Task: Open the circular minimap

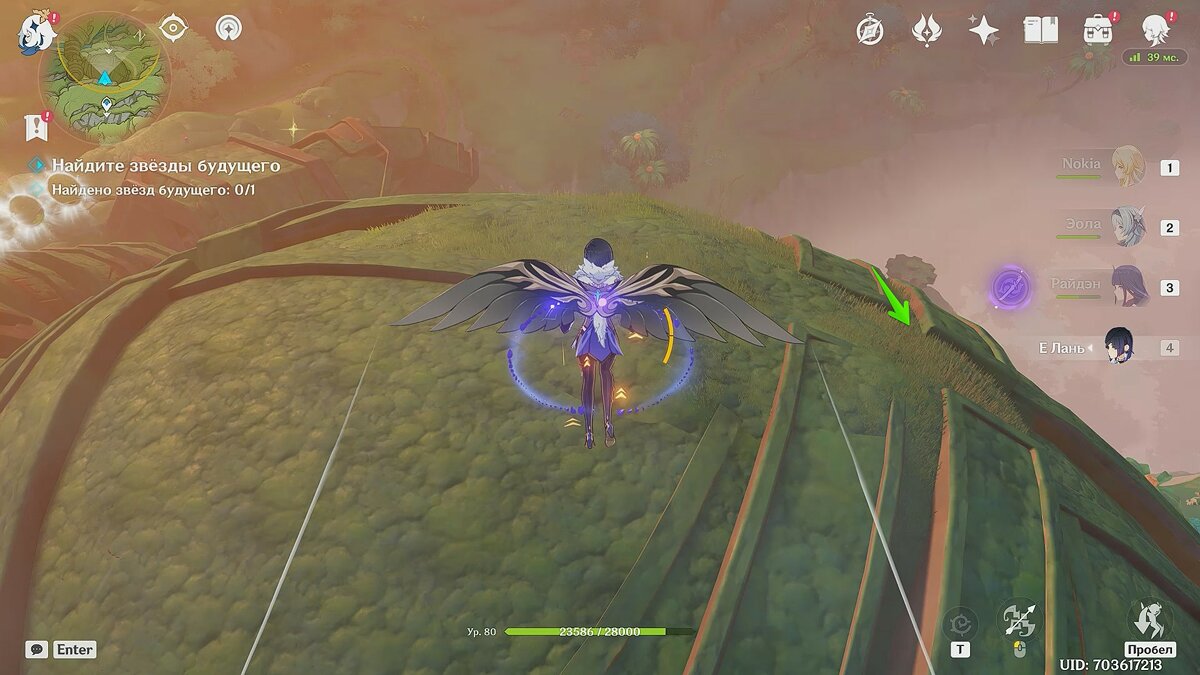Action: tap(104, 78)
